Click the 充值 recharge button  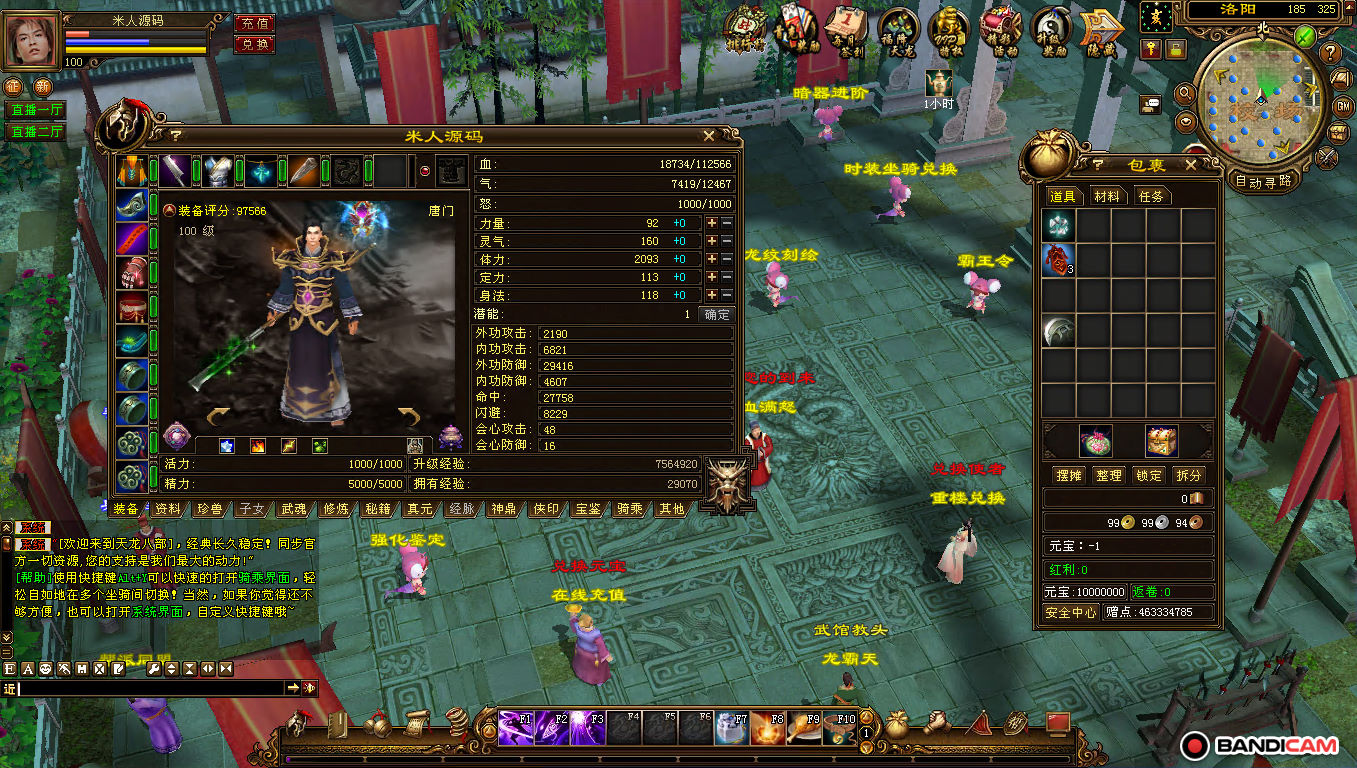tap(255, 23)
